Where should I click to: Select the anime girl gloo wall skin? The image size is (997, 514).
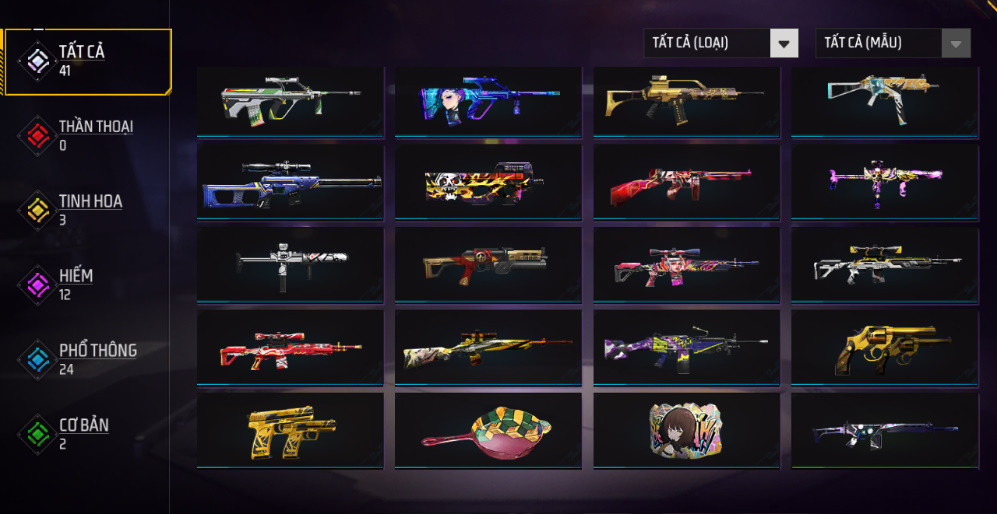pyautogui.click(x=686, y=429)
